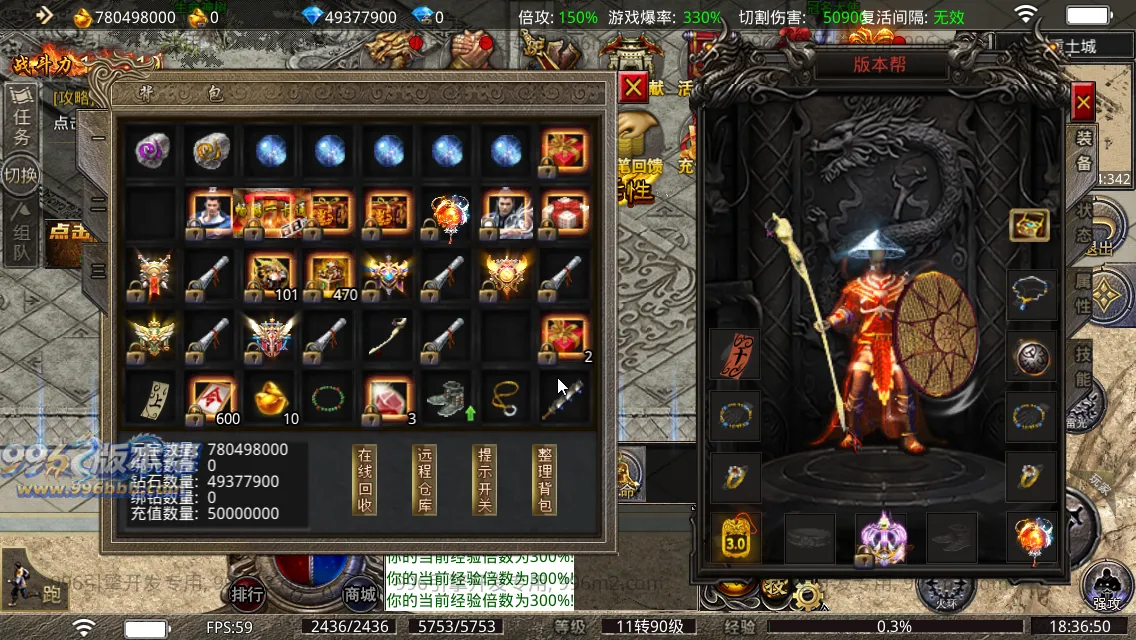Select the equipped 3.0 gold talisman slot
1136x640 pixels.
735,539
